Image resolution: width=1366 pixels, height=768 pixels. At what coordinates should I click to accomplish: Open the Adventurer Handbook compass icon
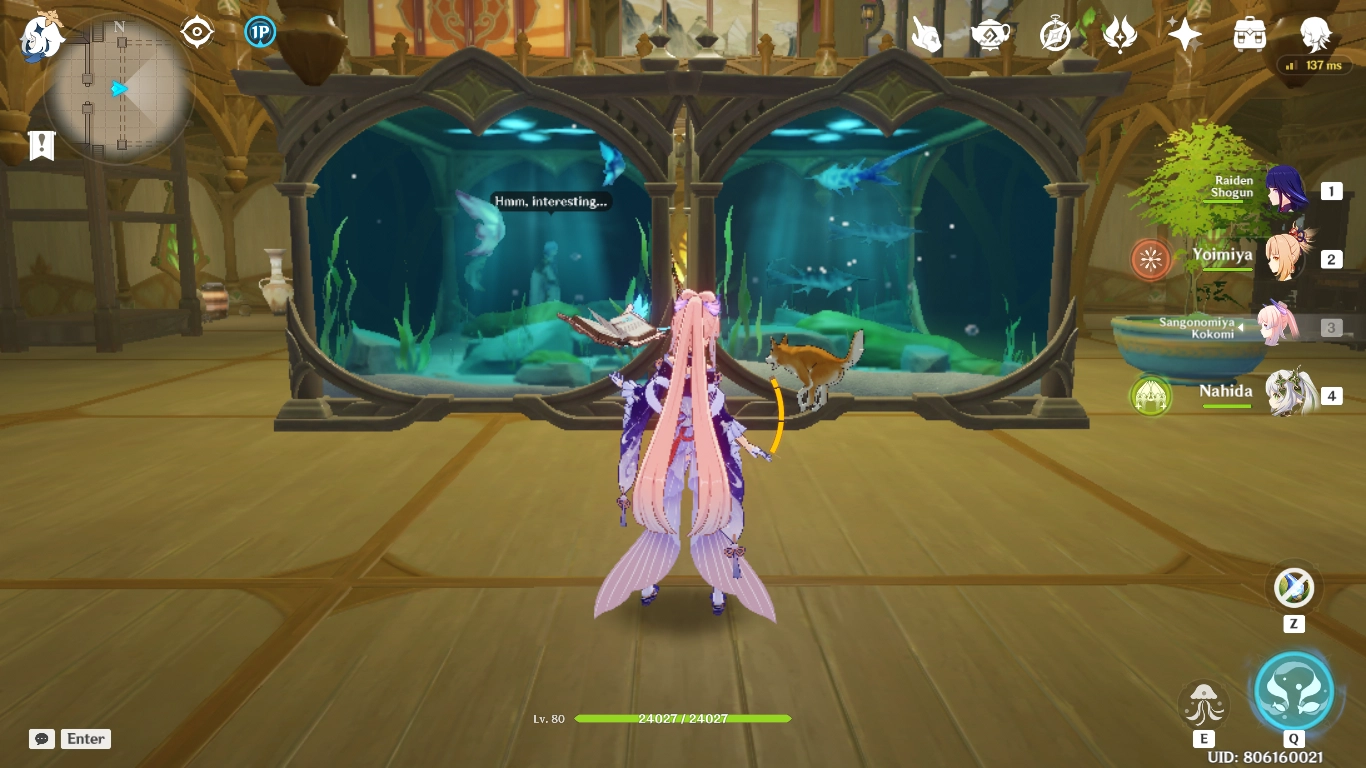[x=1057, y=31]
